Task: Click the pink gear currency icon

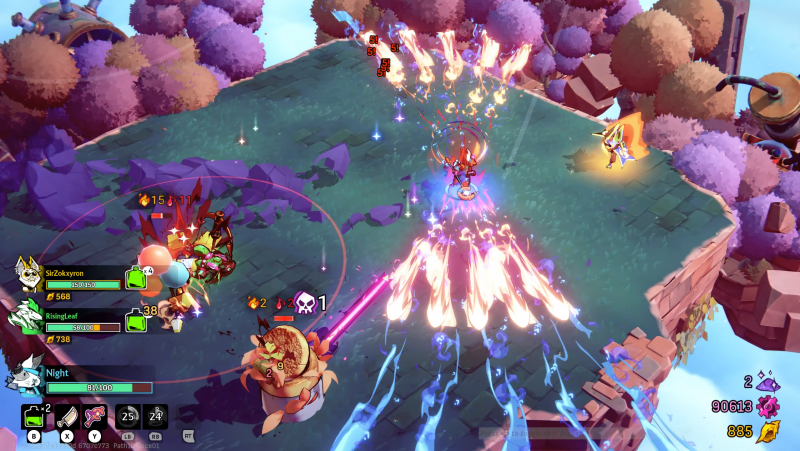Action: 768,406
